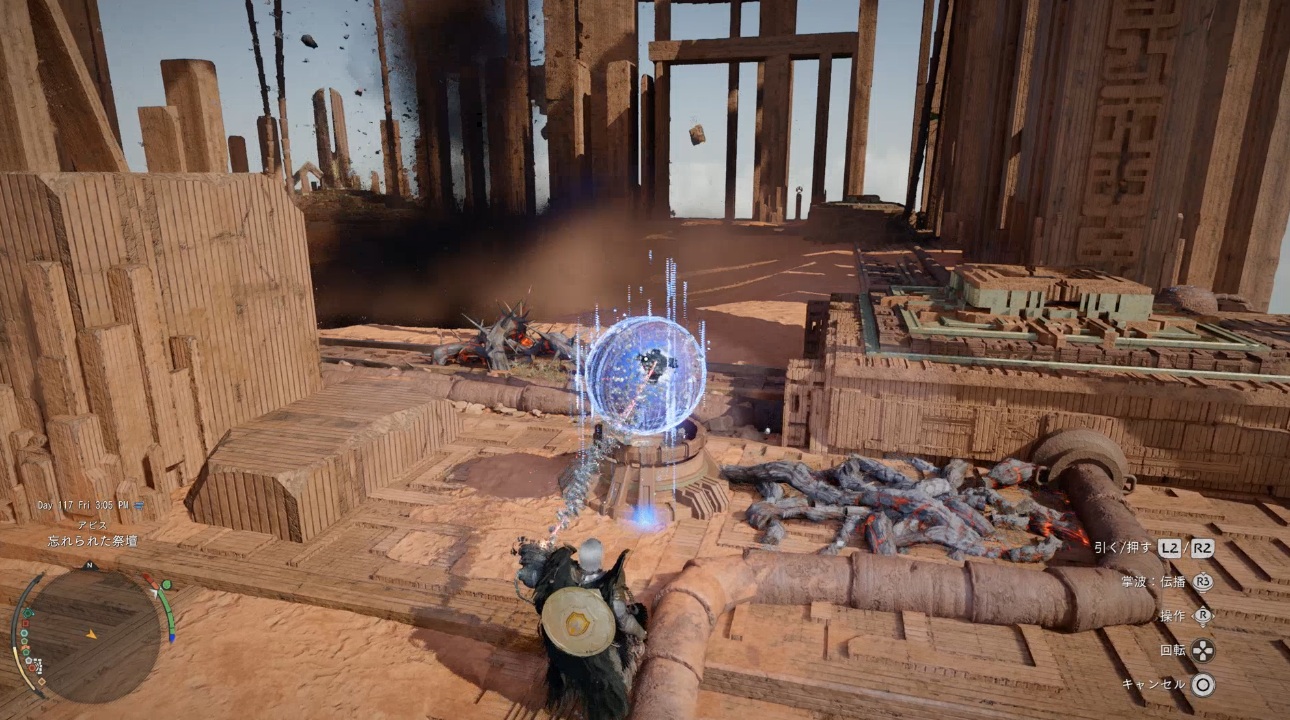Select the yellow player arrow on the minimap

(x=91, y=634)
